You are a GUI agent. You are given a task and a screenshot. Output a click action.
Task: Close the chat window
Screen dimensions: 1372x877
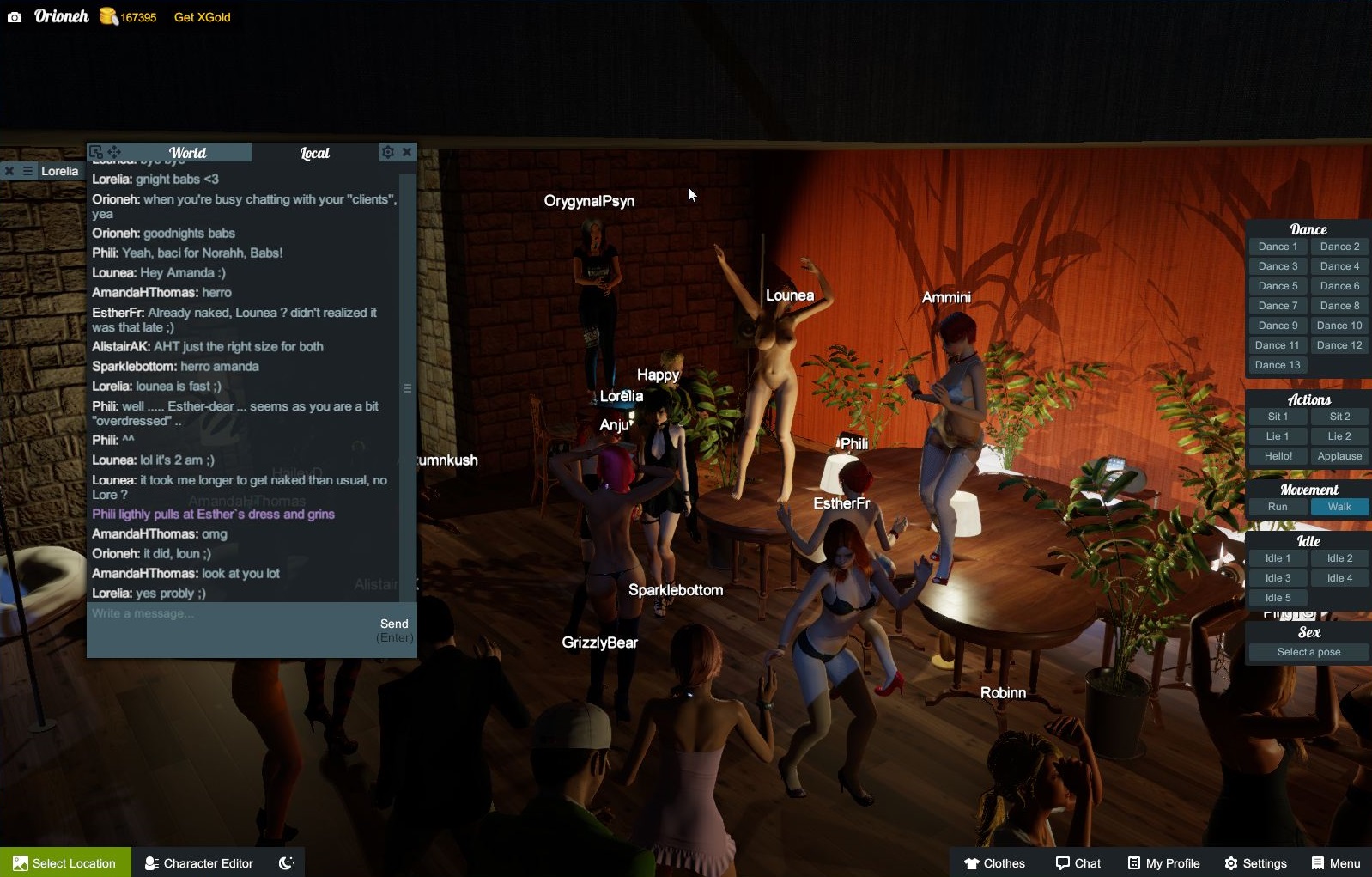tap(407, 152)
